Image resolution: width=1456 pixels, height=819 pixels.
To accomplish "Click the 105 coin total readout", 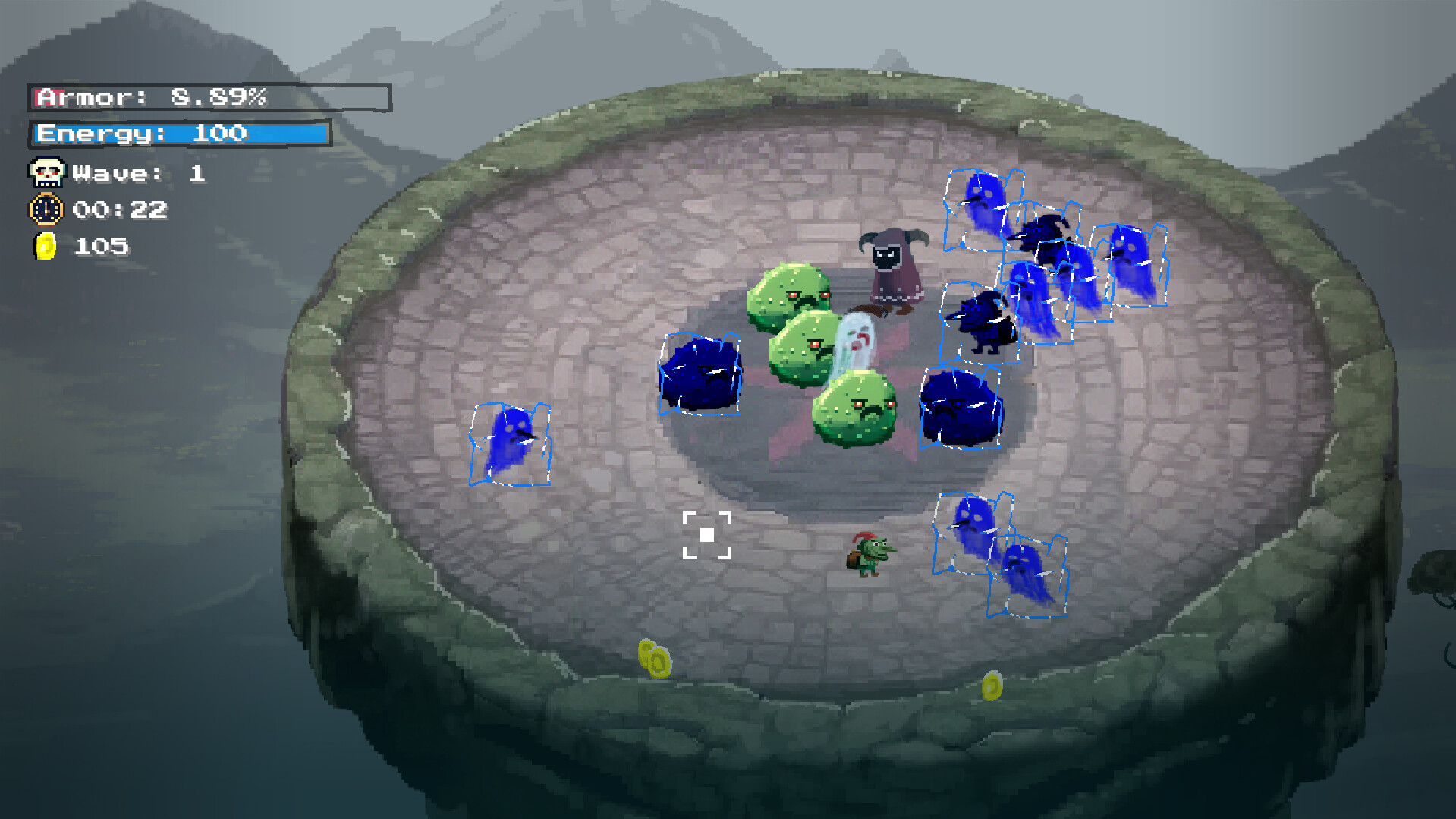I will point(102,246).
